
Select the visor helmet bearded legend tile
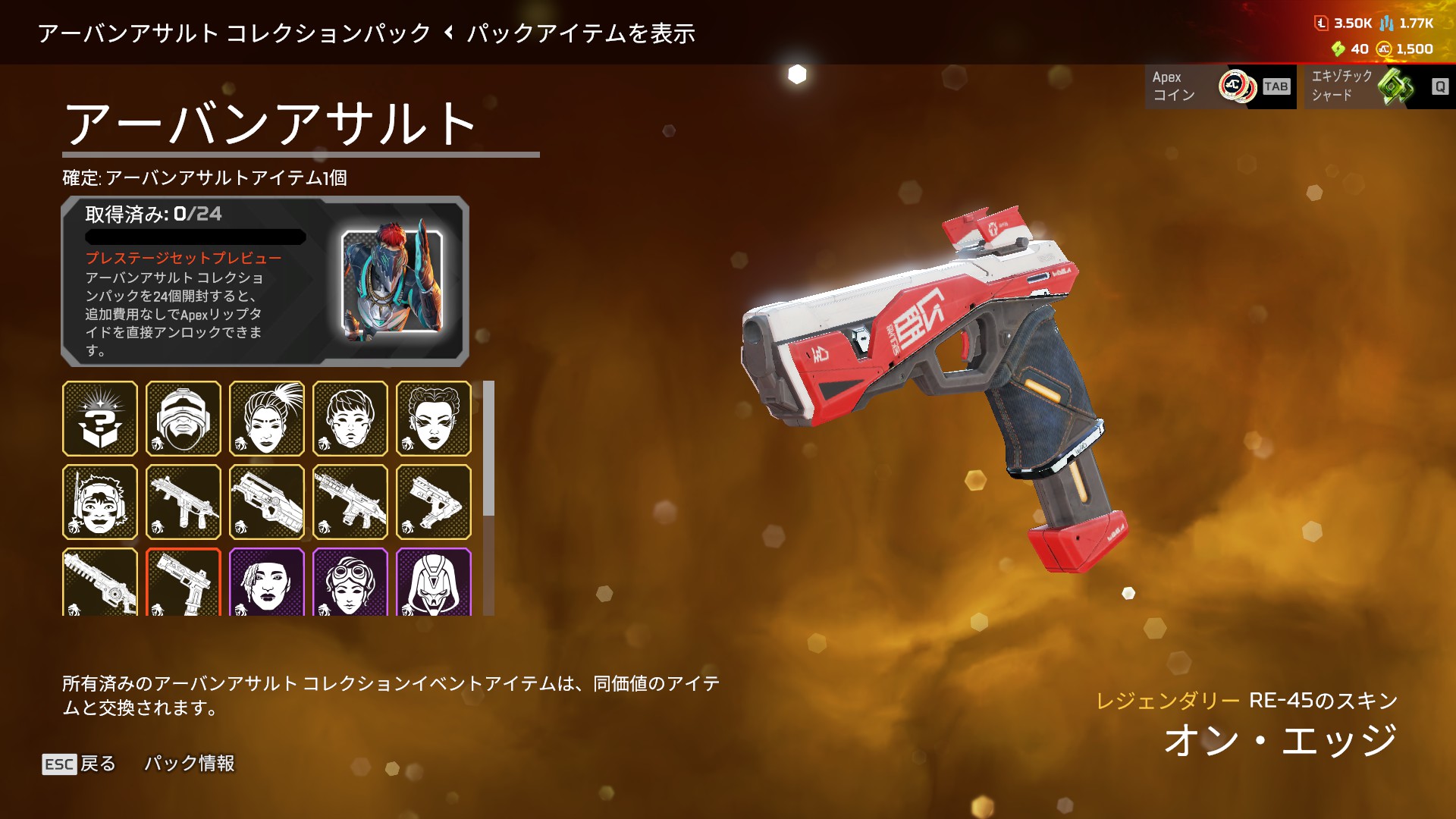(184, 419)
